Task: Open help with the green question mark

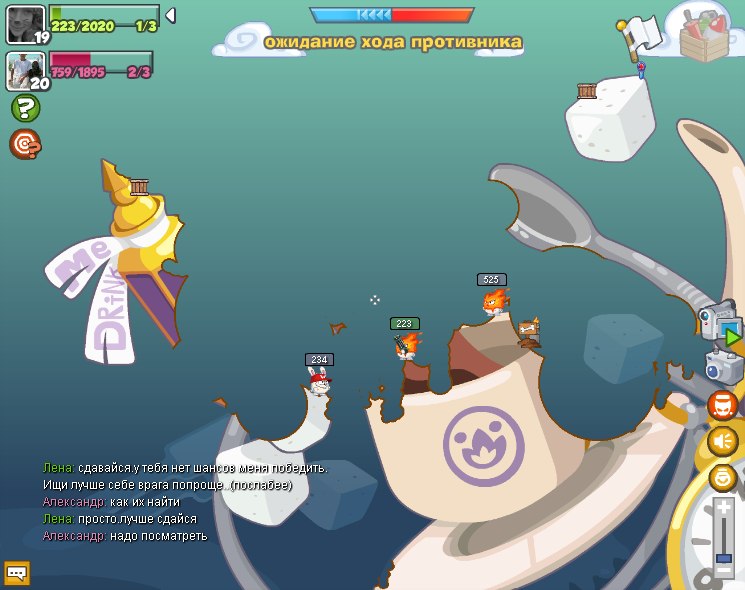Action: [25, 108]
